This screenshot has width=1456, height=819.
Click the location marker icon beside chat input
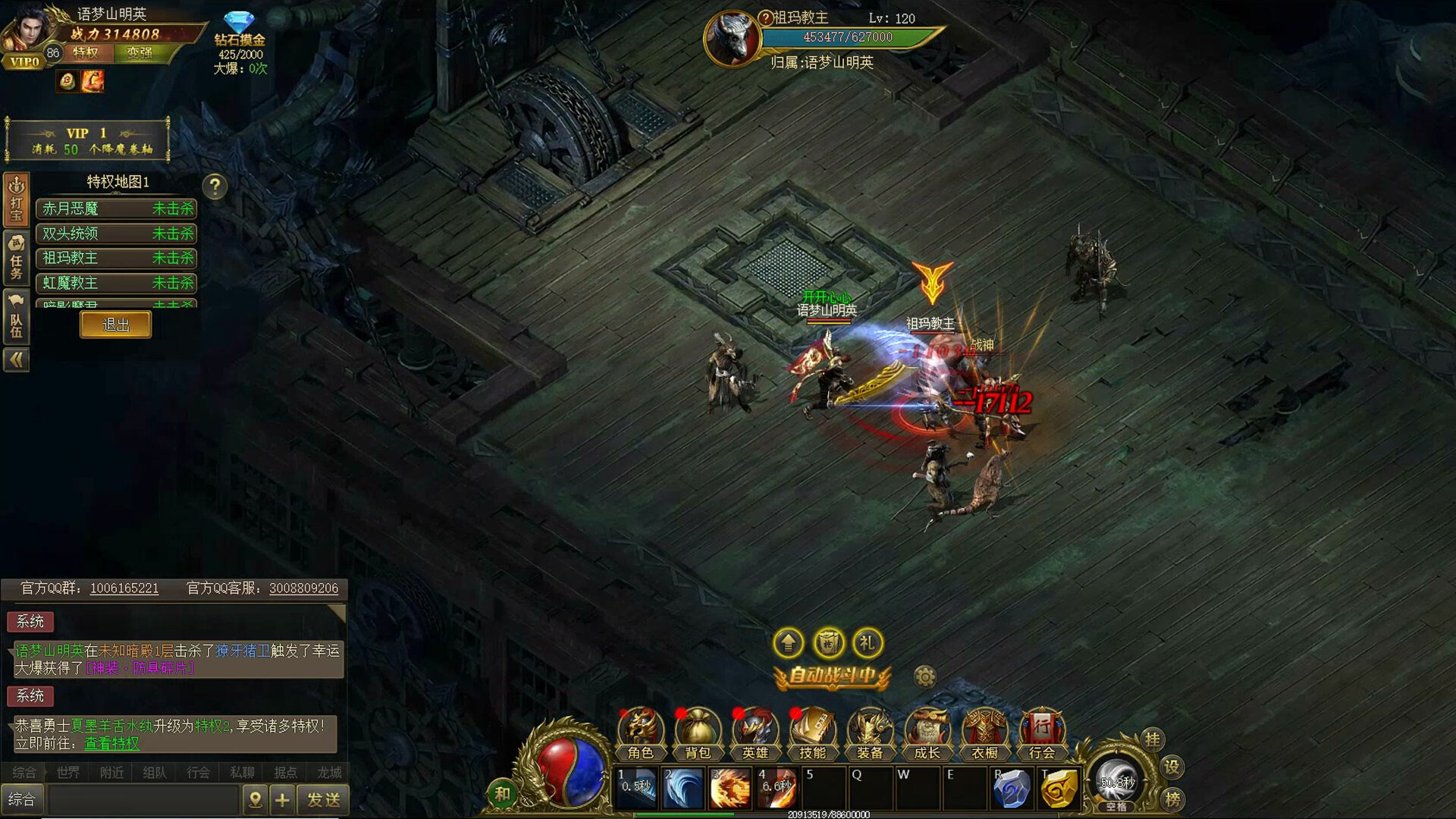(256, 799)
